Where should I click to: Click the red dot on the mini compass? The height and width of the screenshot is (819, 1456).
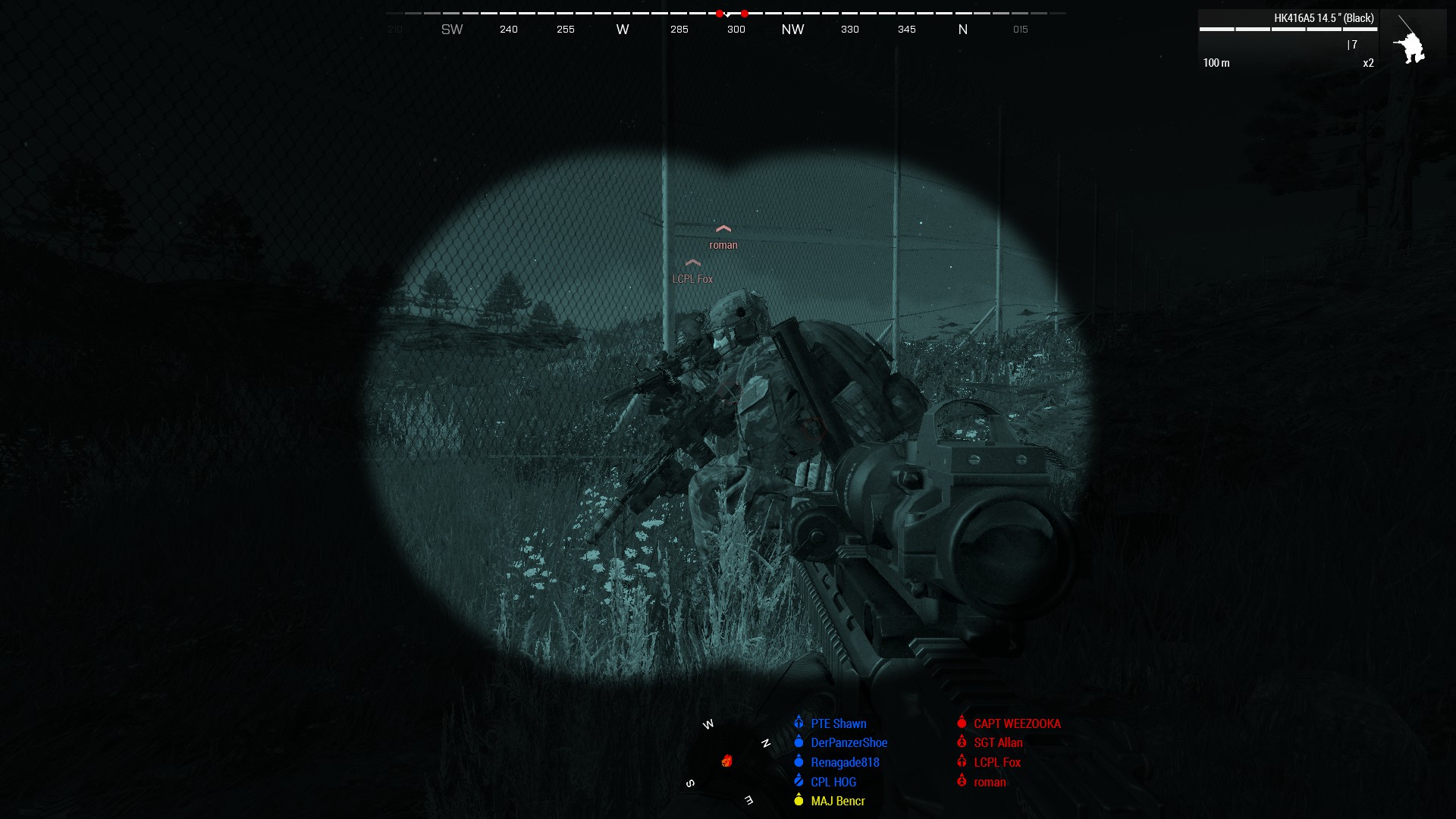[x=727, y=760]
